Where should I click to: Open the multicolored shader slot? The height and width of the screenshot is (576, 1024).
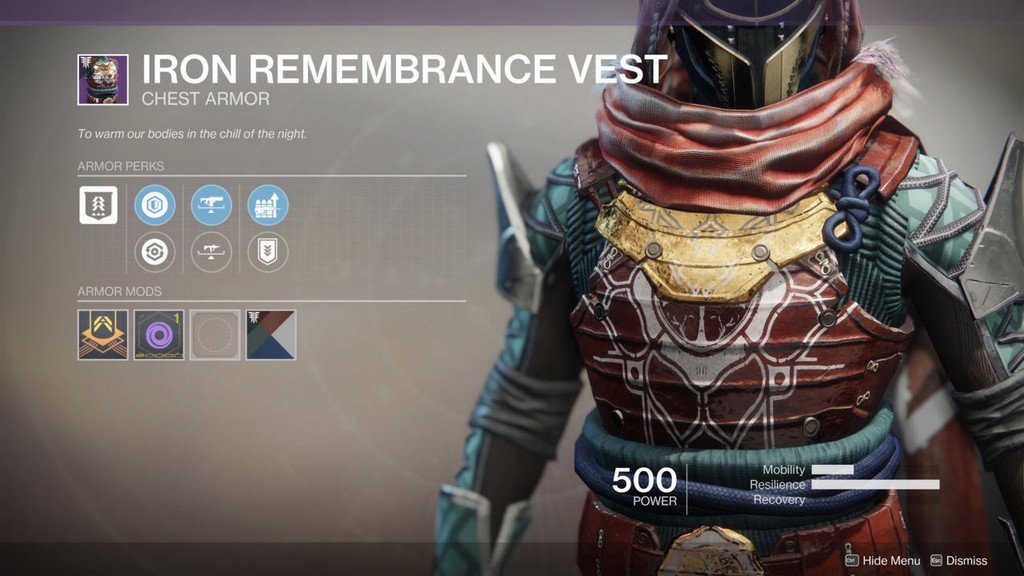coord(271,334)
